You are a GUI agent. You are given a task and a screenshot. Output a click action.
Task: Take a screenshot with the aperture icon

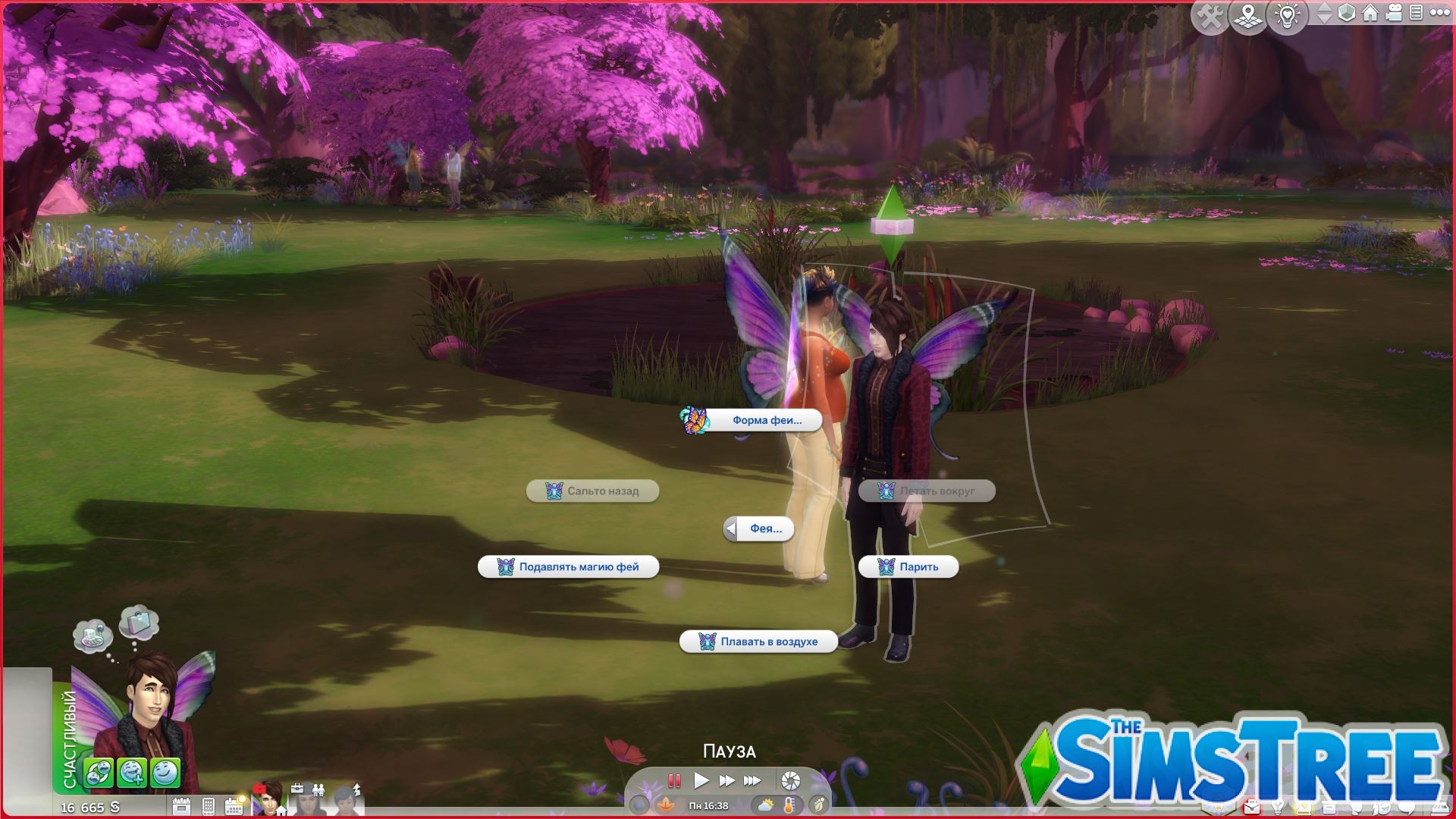[x=789, y=781]
